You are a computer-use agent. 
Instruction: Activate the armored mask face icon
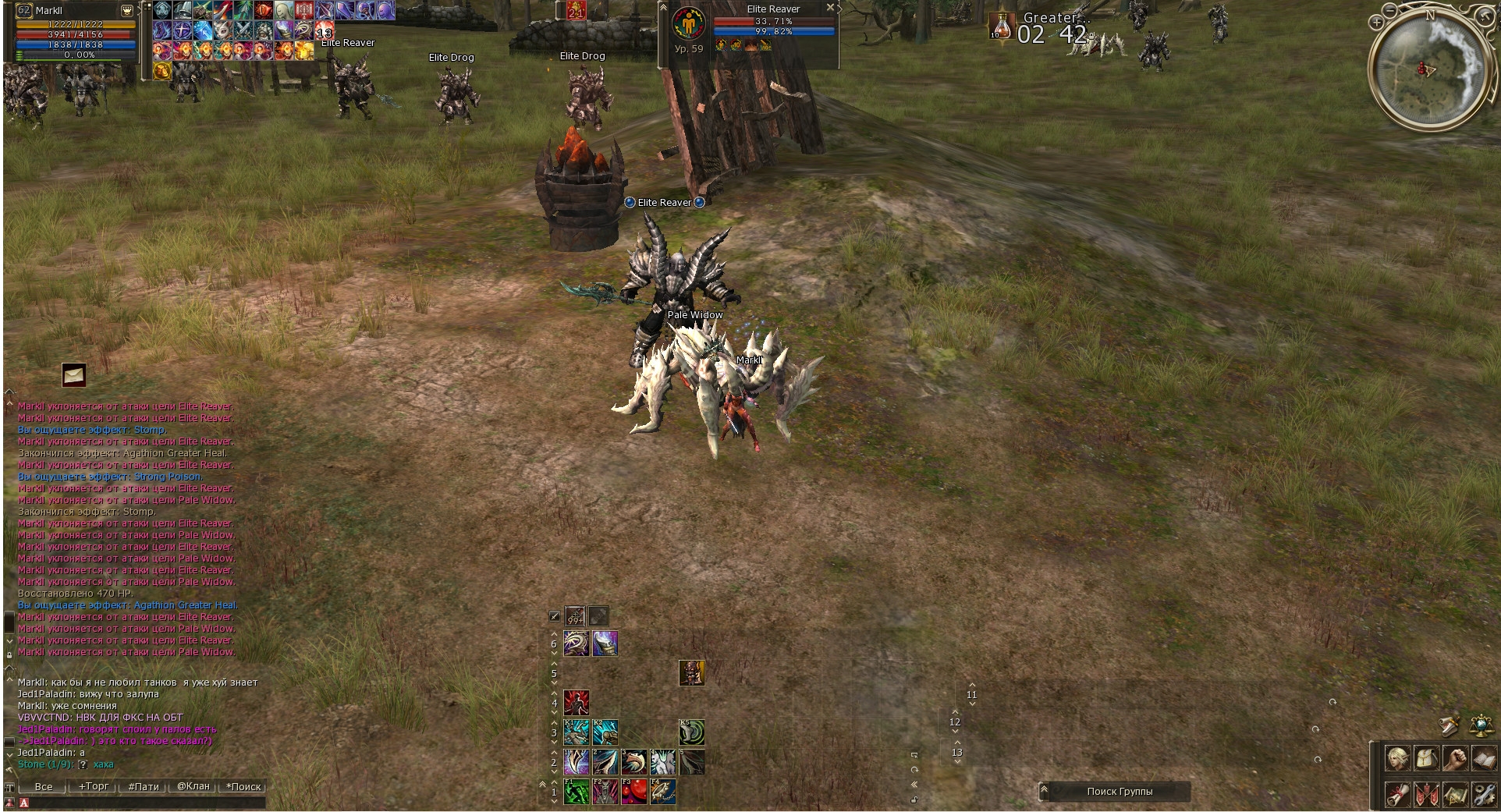click(x=691, y=672)
